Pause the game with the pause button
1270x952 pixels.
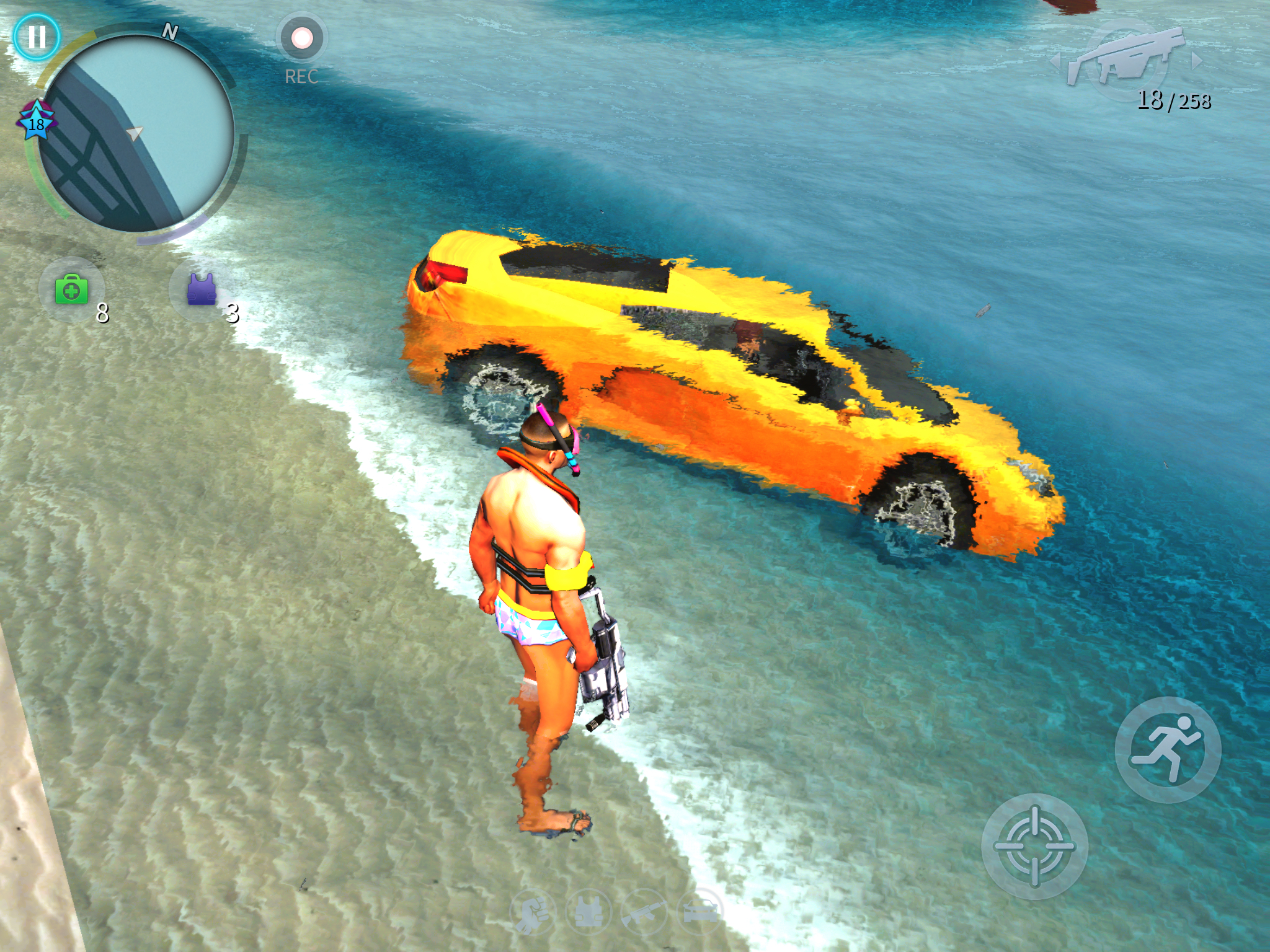click(37, 37)
